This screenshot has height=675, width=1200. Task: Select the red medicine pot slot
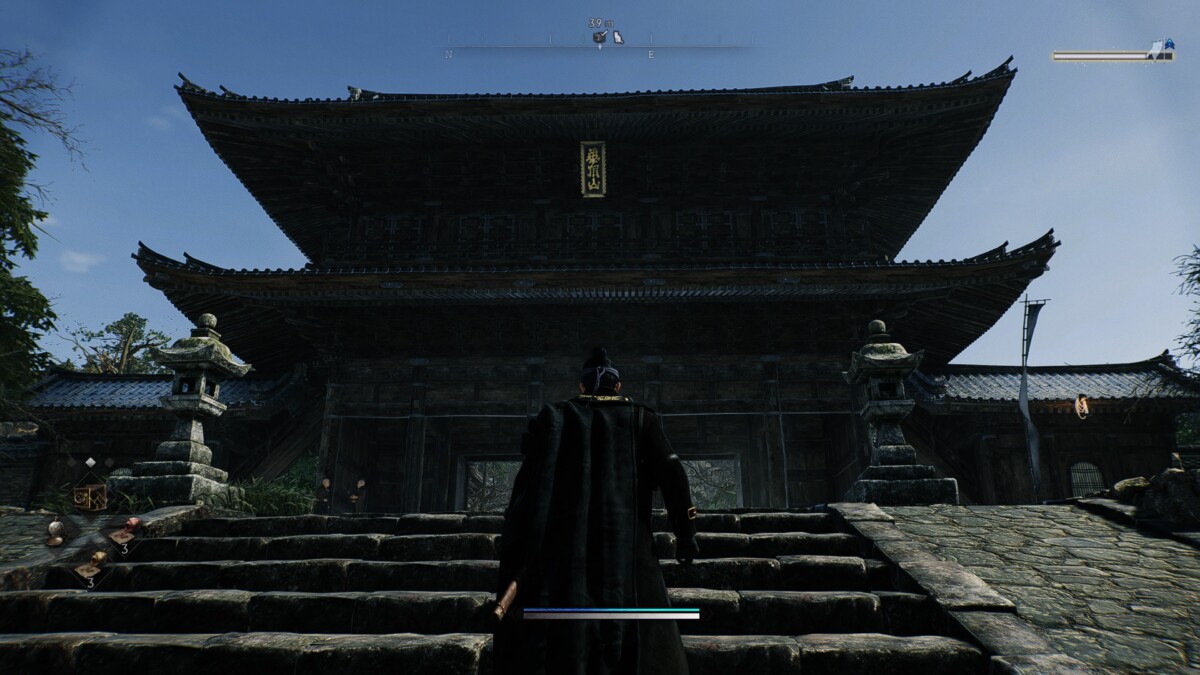pos(130,526)
